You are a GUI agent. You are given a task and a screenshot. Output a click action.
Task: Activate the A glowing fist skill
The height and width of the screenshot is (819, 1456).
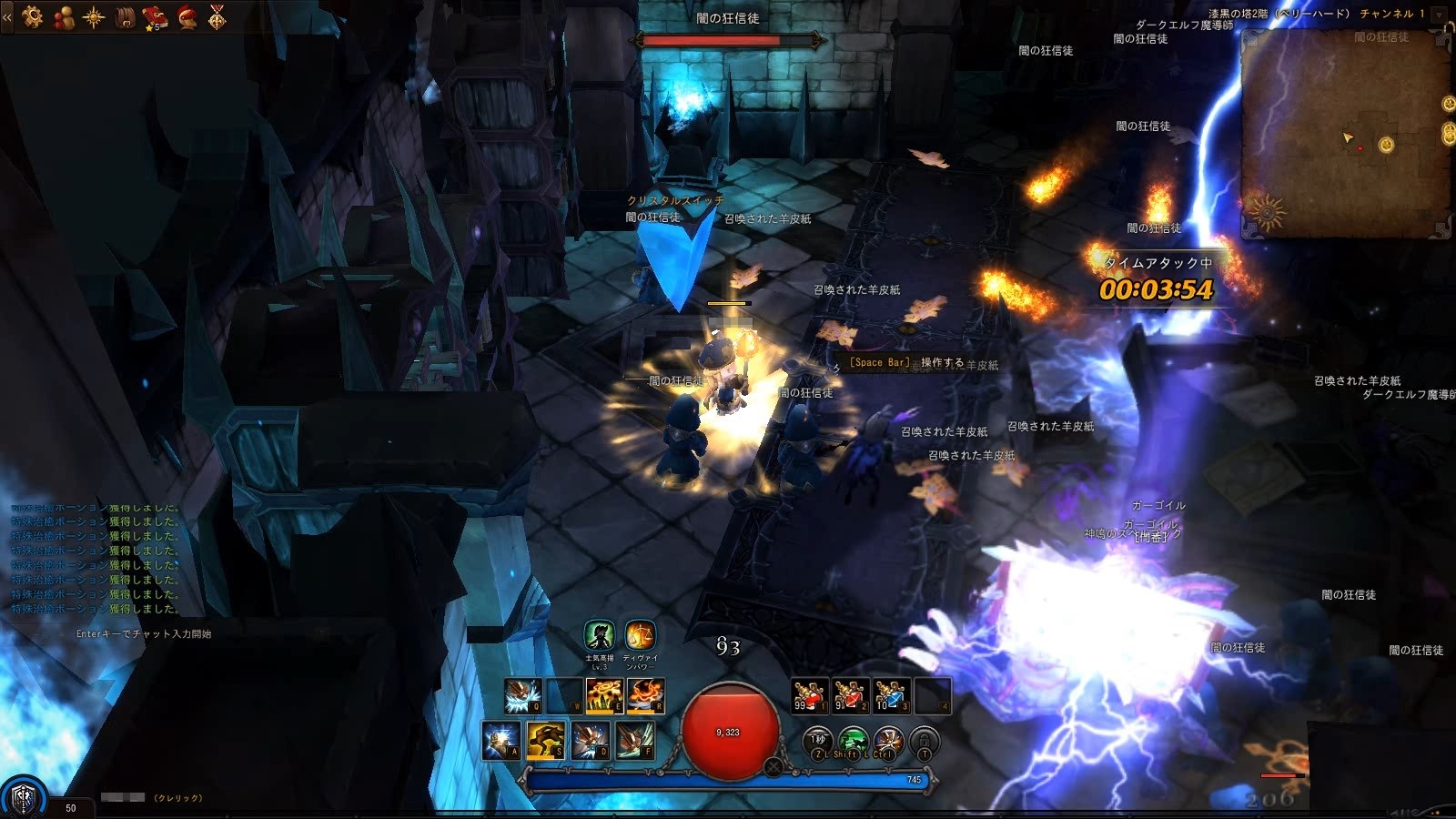(501, 741)
